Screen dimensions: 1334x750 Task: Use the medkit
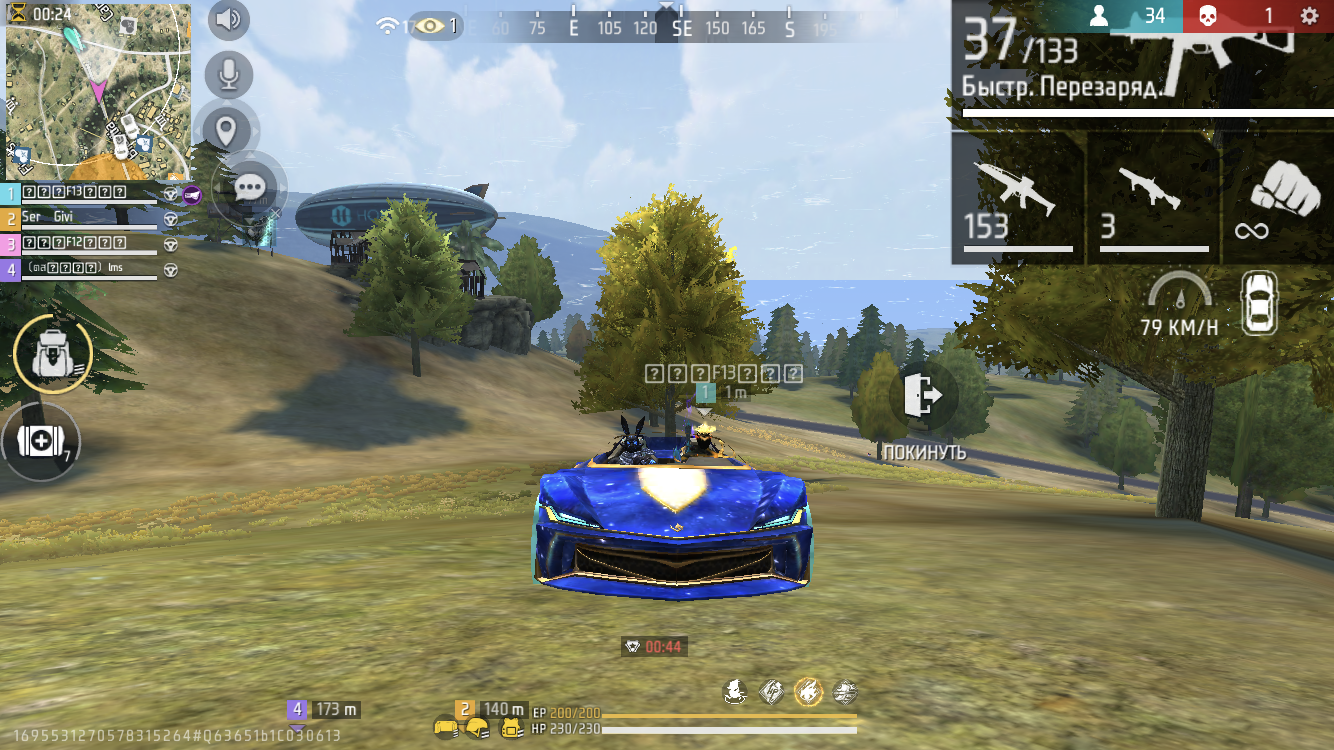(42, 442)
